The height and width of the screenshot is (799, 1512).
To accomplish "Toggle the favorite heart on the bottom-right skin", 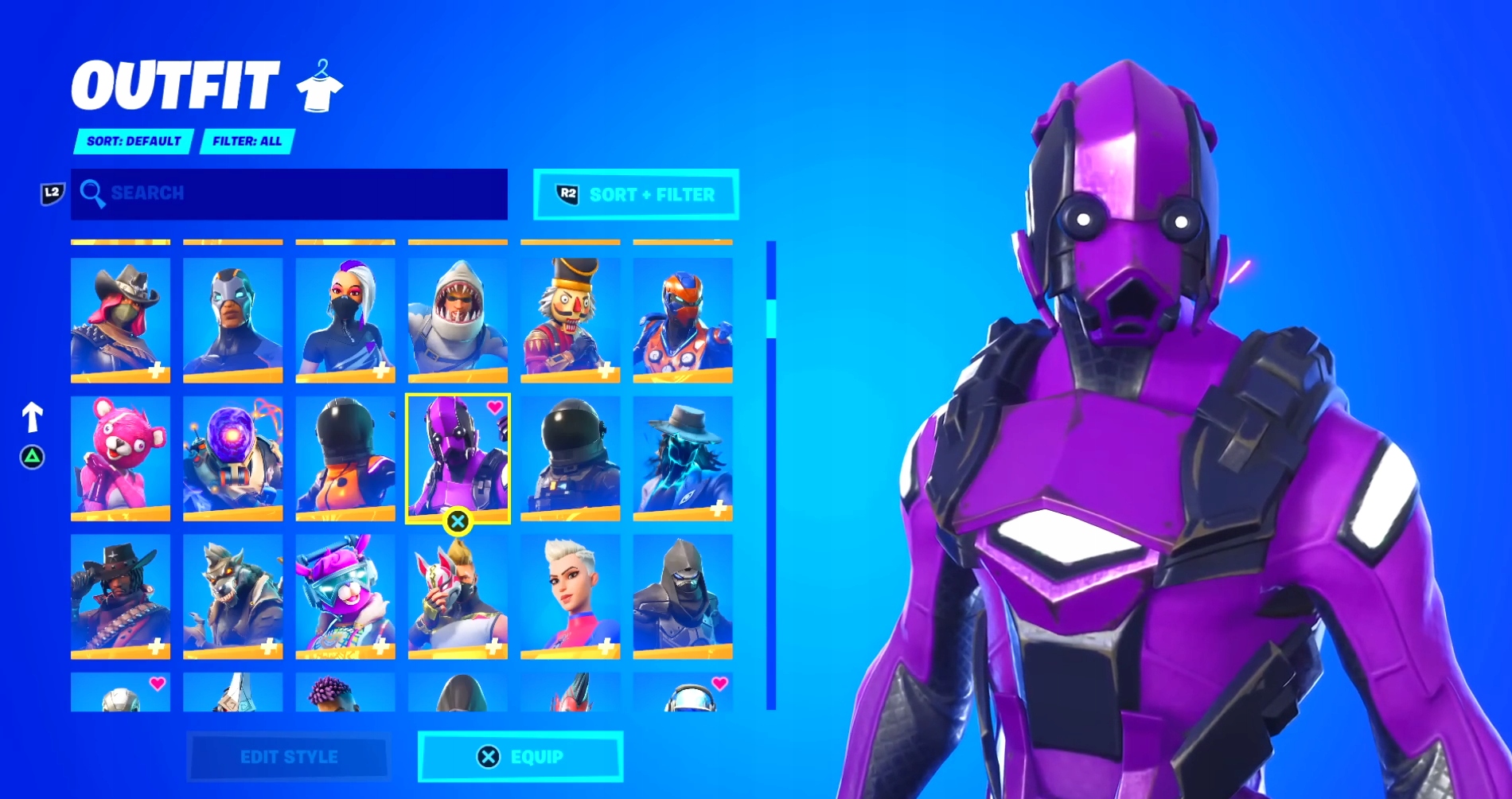I will (x=720, y=683).
